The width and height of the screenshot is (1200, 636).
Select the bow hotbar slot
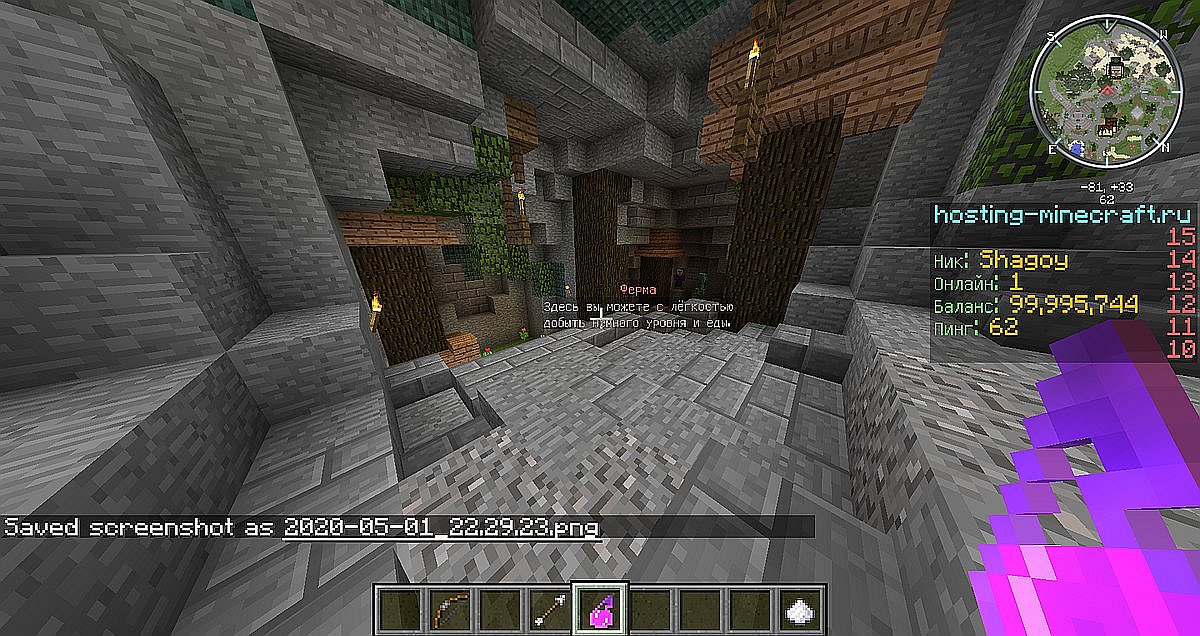click(447, 606)
